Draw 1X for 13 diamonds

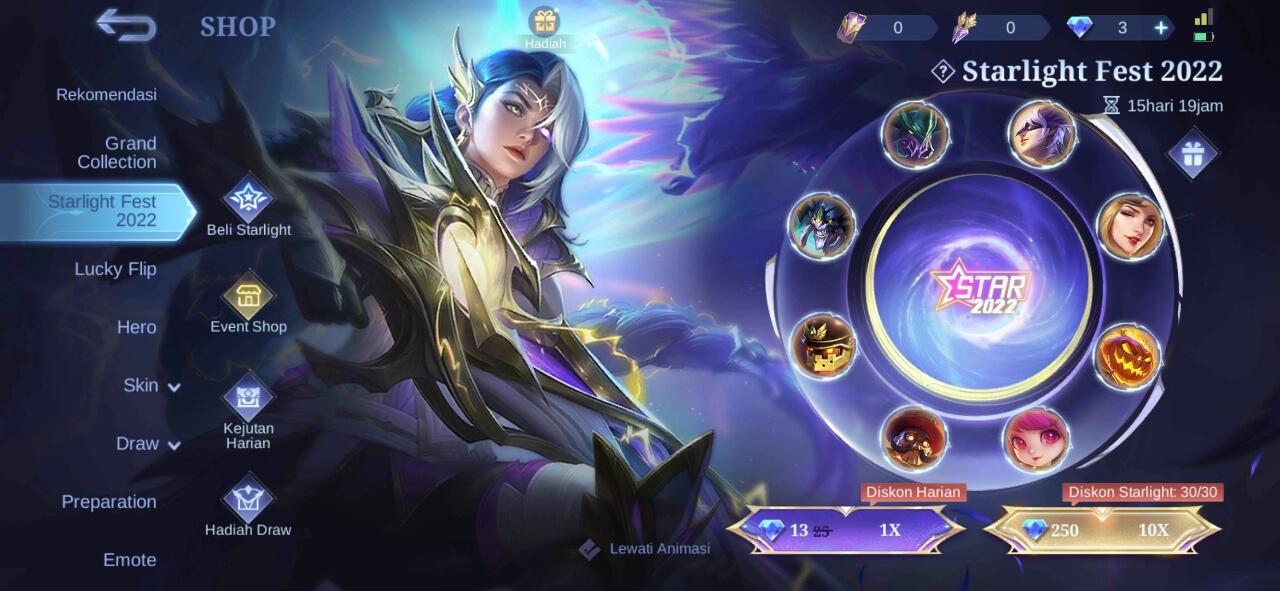tap(845, 530)
